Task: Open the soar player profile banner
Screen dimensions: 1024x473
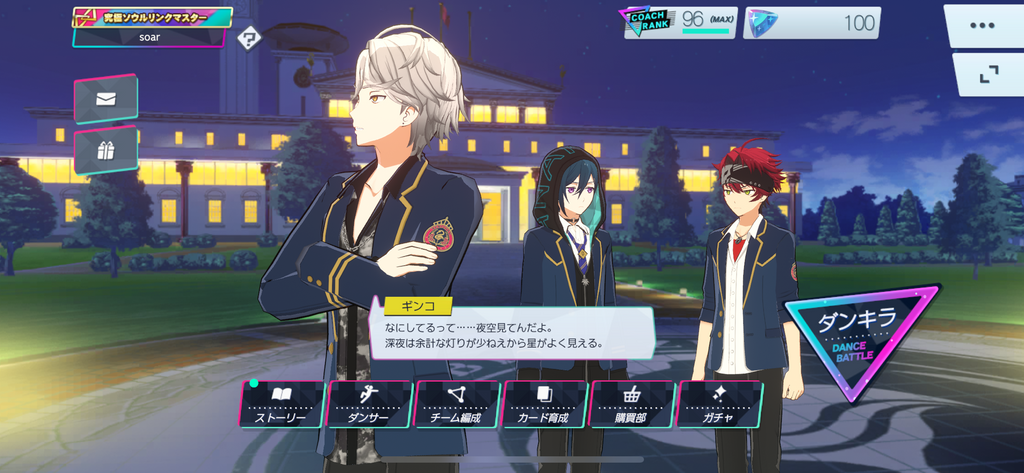Action: pyautogui.click(x=152, y=27)
